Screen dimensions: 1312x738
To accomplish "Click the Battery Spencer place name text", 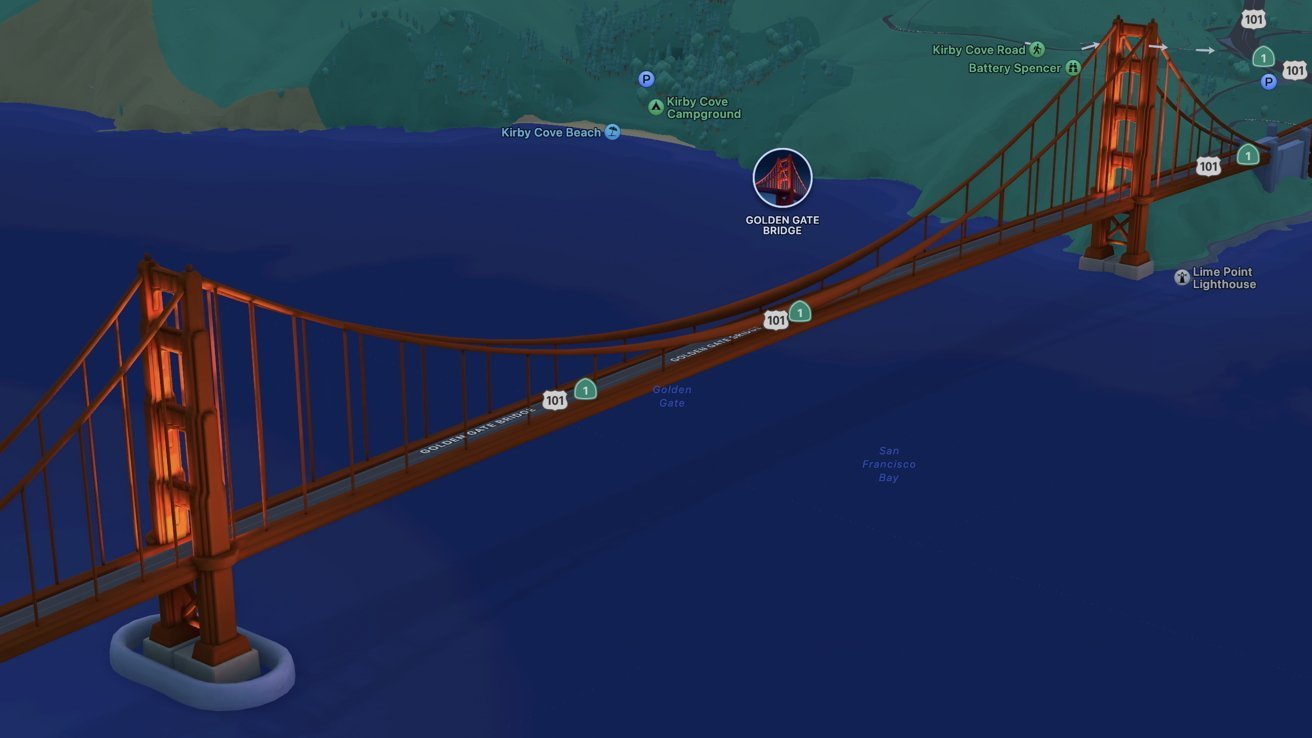I will click(1014, 67).
